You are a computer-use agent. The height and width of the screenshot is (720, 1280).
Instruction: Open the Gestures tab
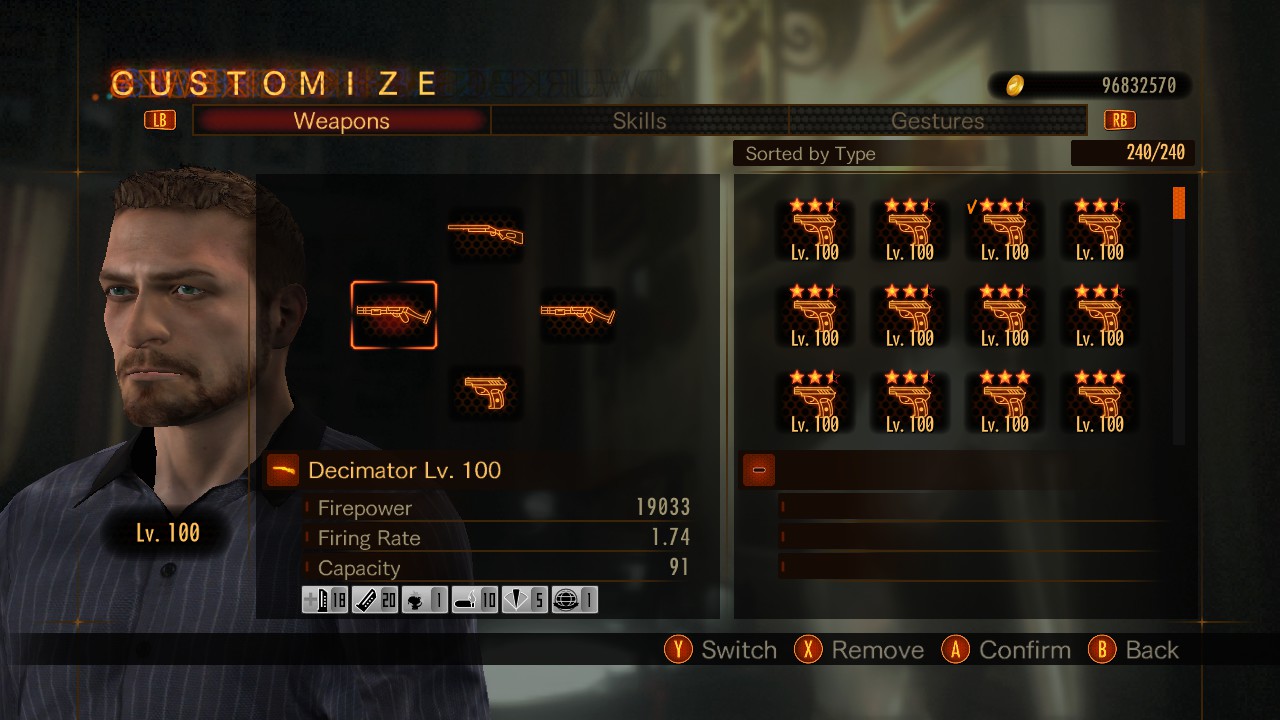click(x=937, y=121)
